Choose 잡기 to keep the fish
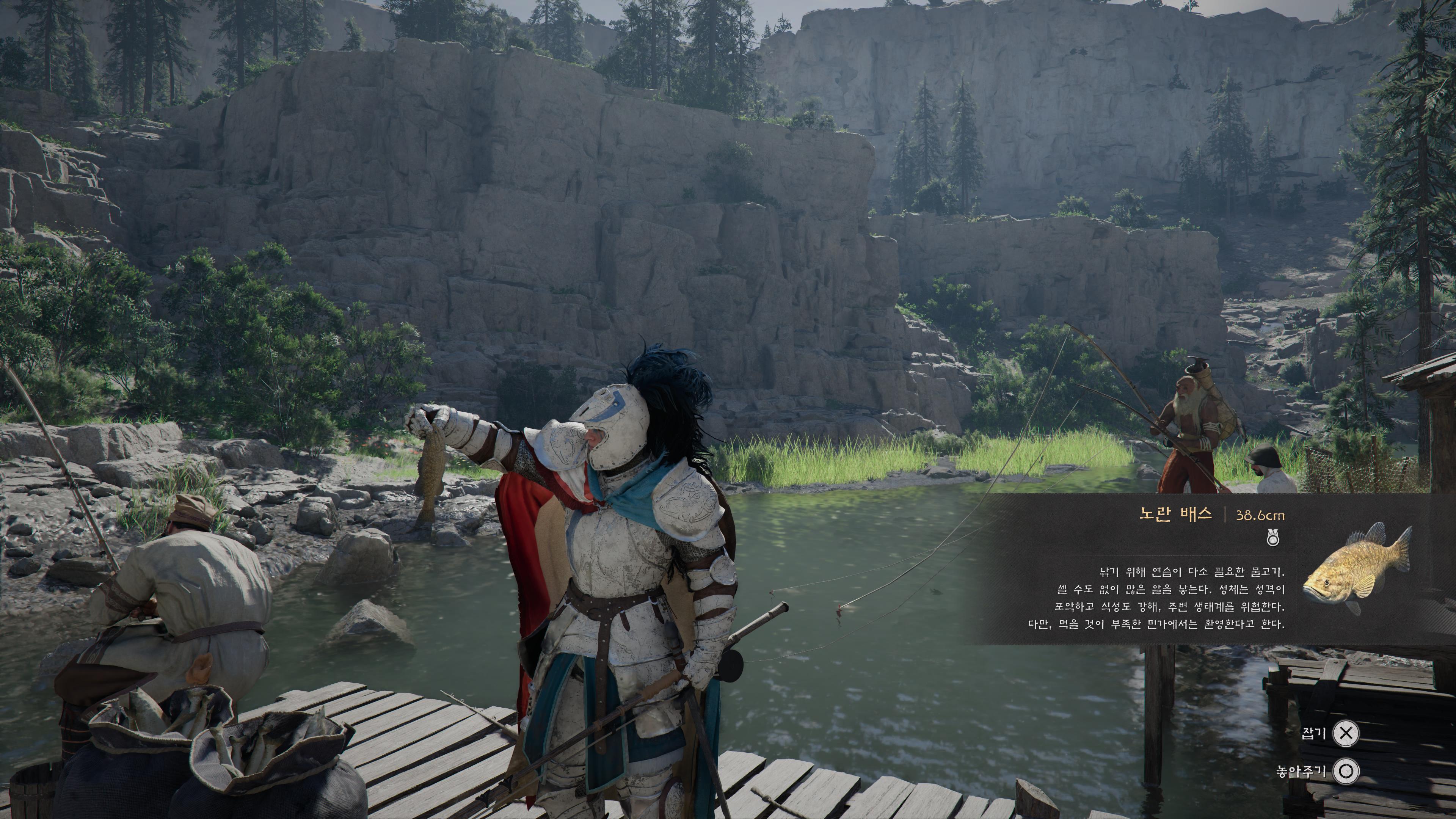1456x819 pixels. click(x=1346, y=733)
